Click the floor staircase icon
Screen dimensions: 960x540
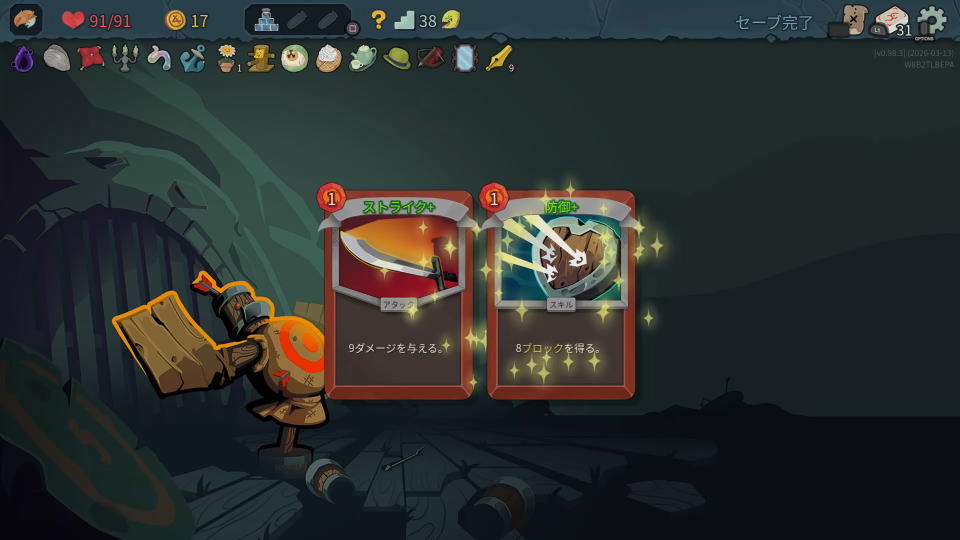404,20
